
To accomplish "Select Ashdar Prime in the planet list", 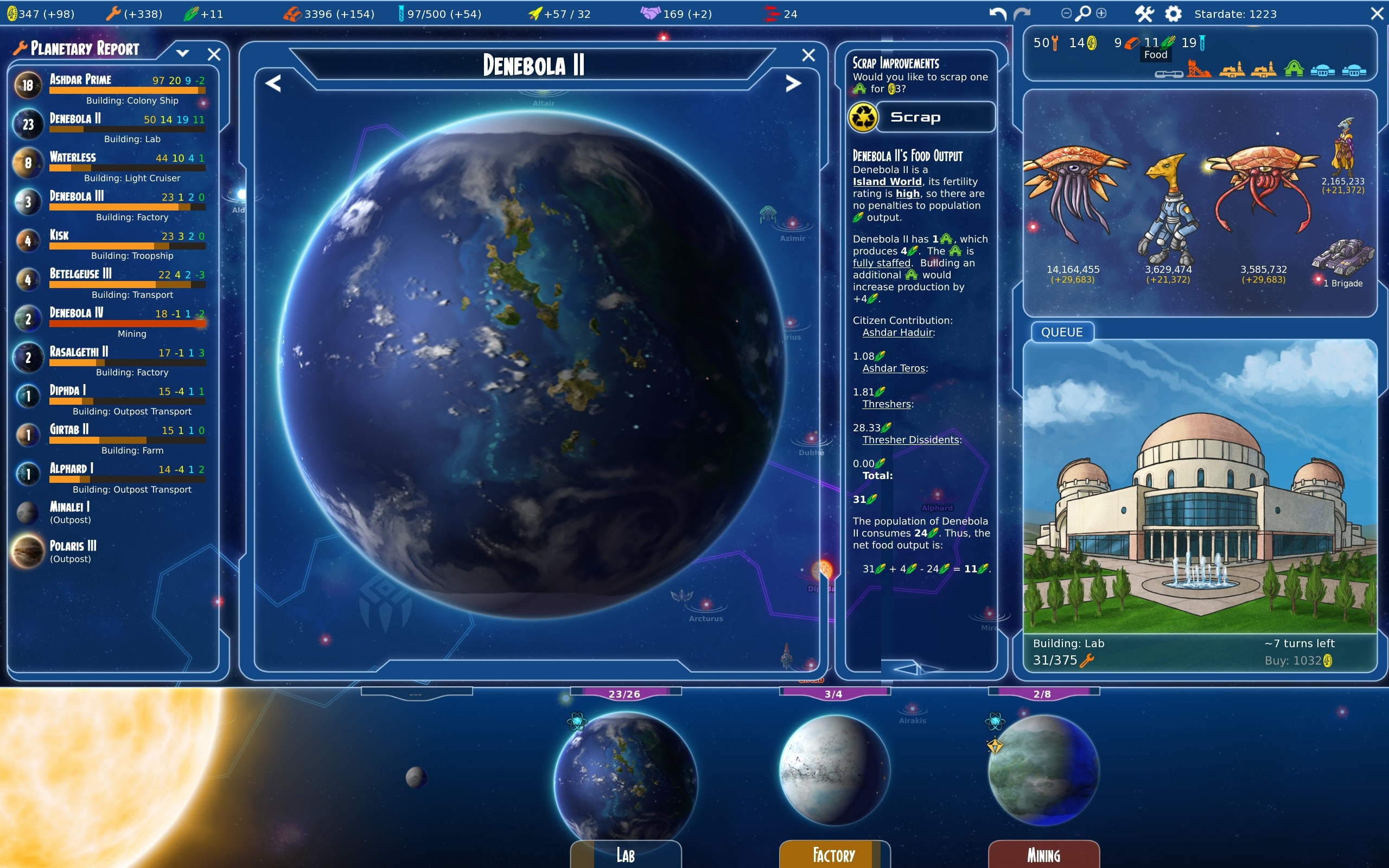I will [80, 80].
